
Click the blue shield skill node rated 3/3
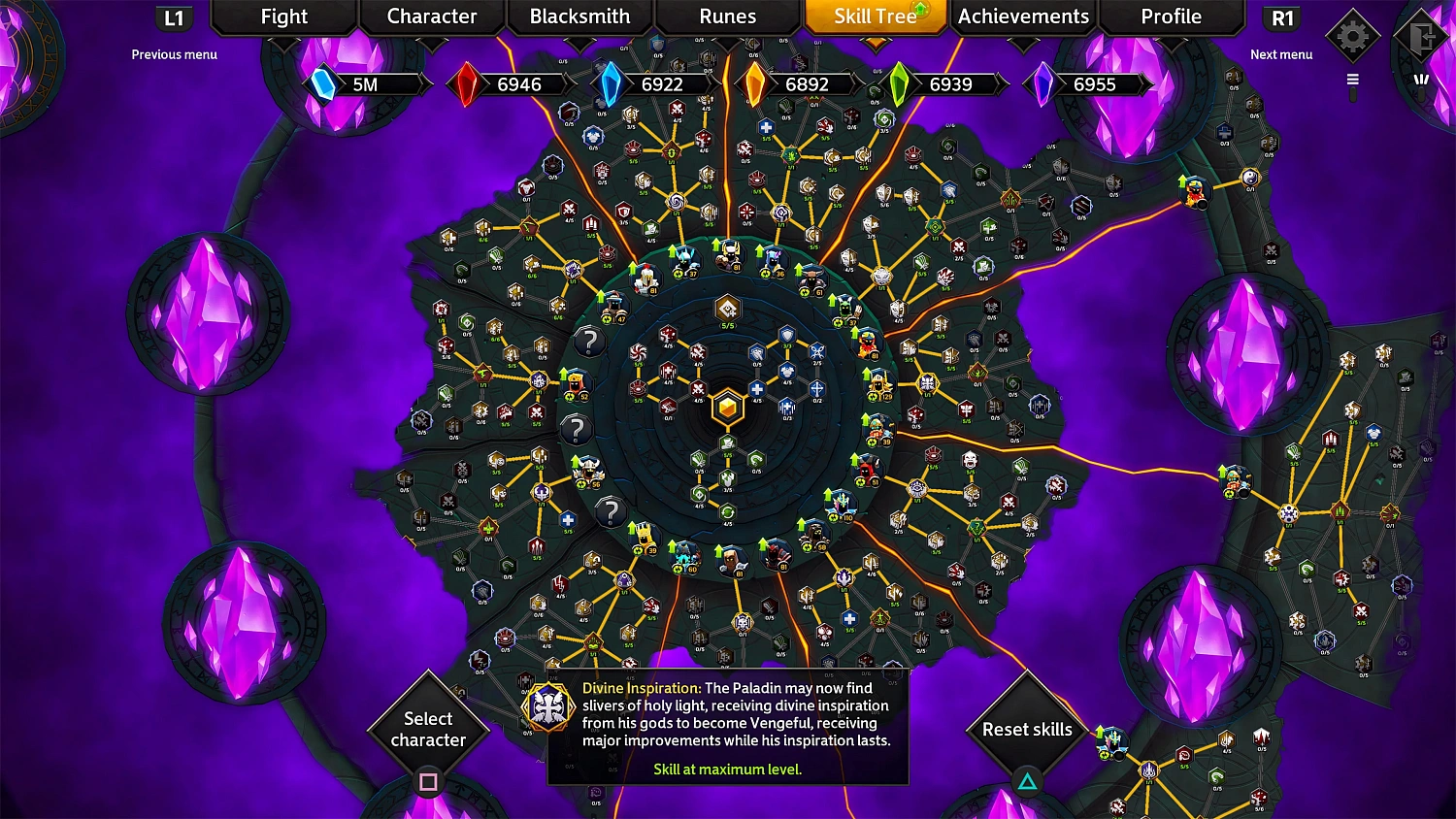coord(787,334)
